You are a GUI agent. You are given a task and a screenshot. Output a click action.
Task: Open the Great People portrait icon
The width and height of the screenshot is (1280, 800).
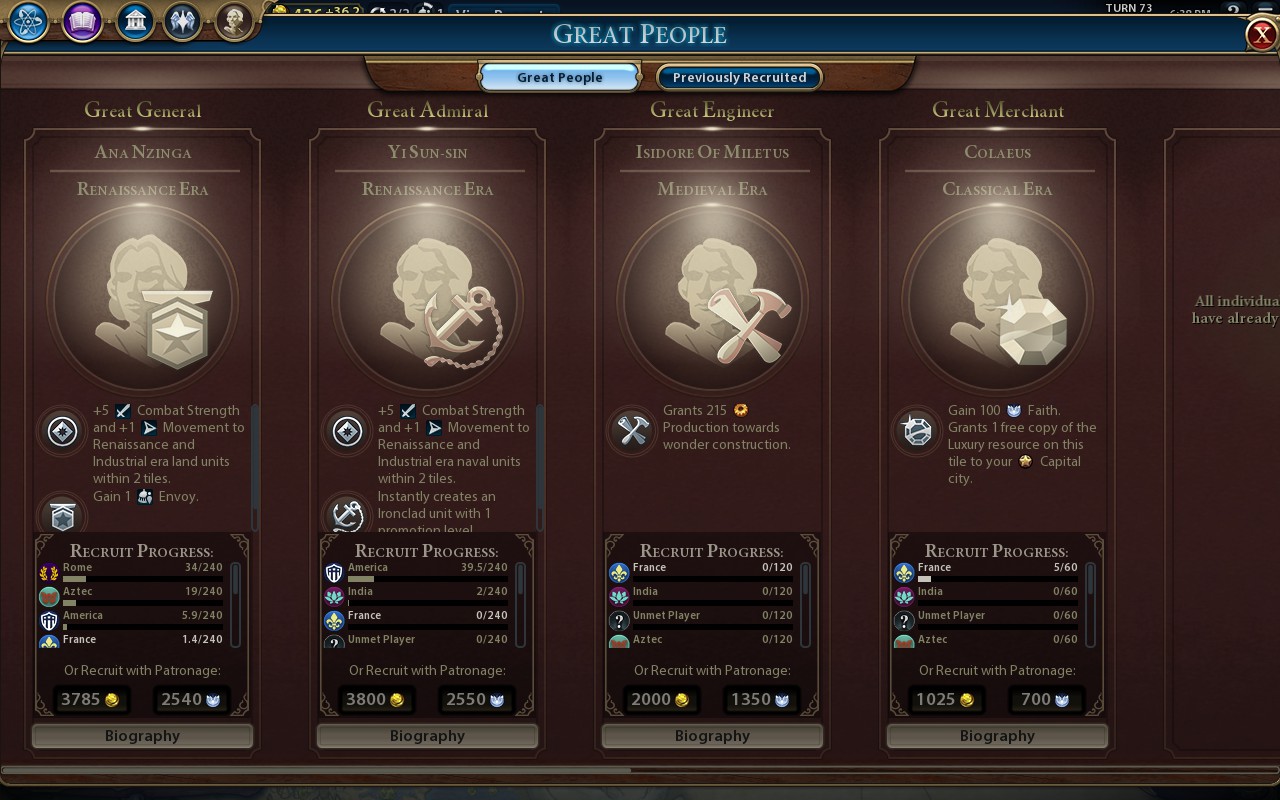point(234,22)
